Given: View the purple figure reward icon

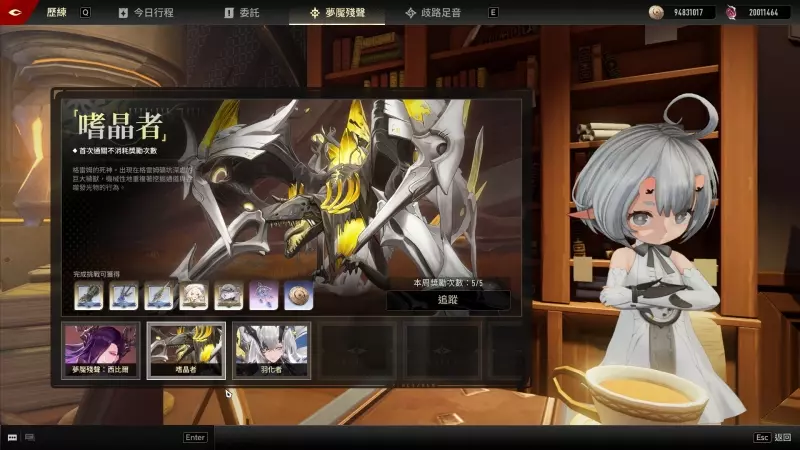Looking at the screenshot, I should coord(263,295).
